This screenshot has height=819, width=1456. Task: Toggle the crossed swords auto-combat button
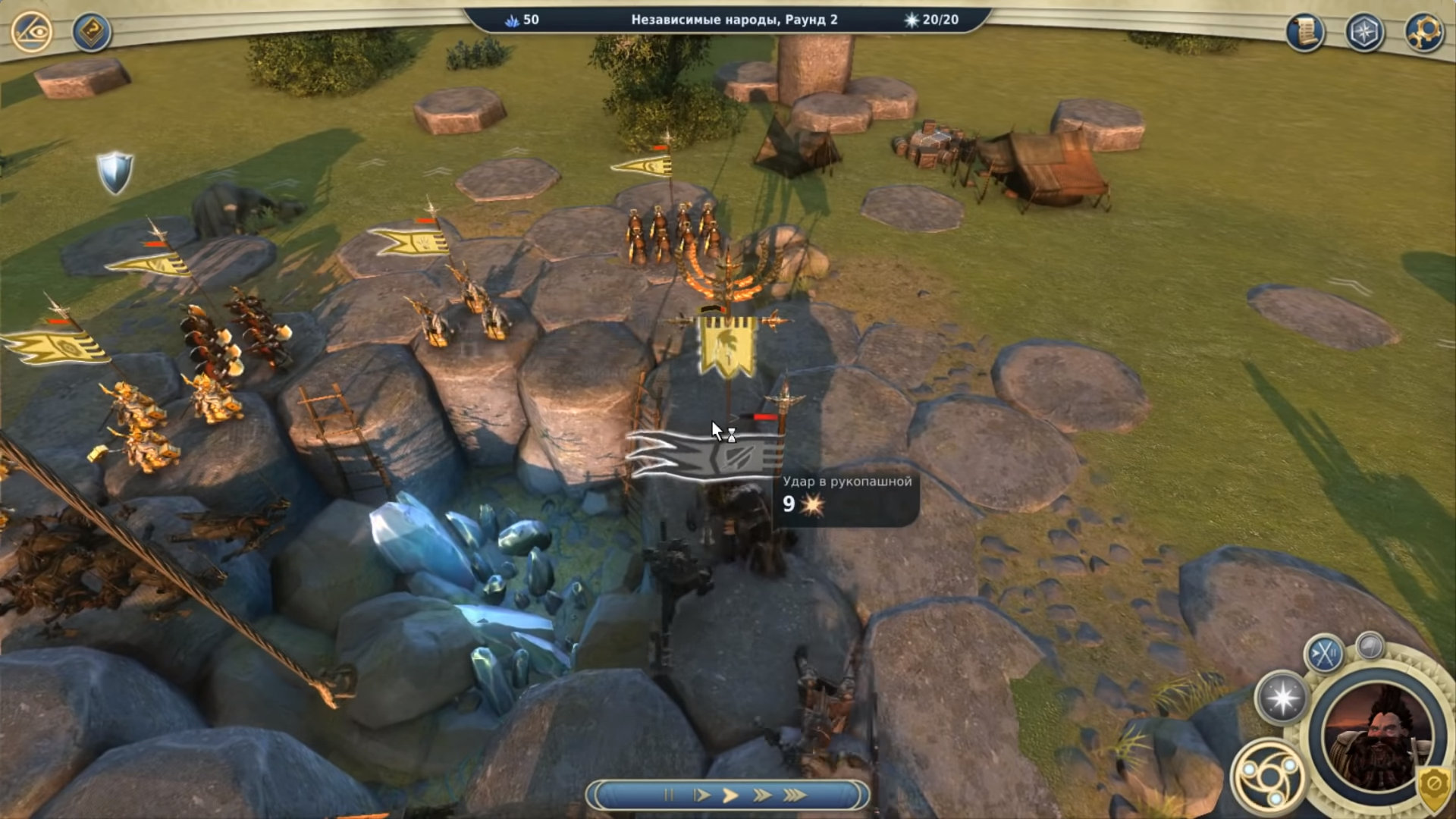[1324, 654]
